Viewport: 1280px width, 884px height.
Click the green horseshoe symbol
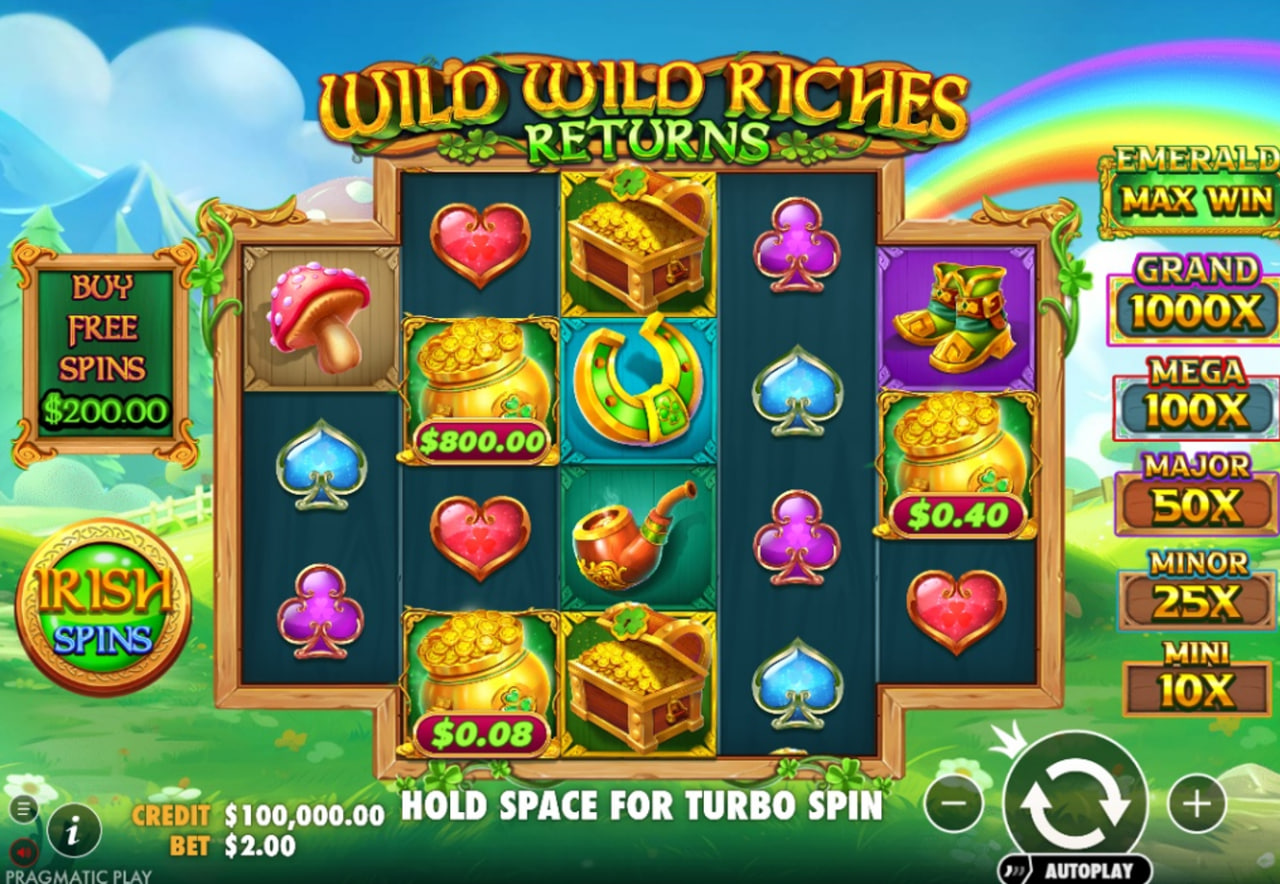click(x=630, y=388)
